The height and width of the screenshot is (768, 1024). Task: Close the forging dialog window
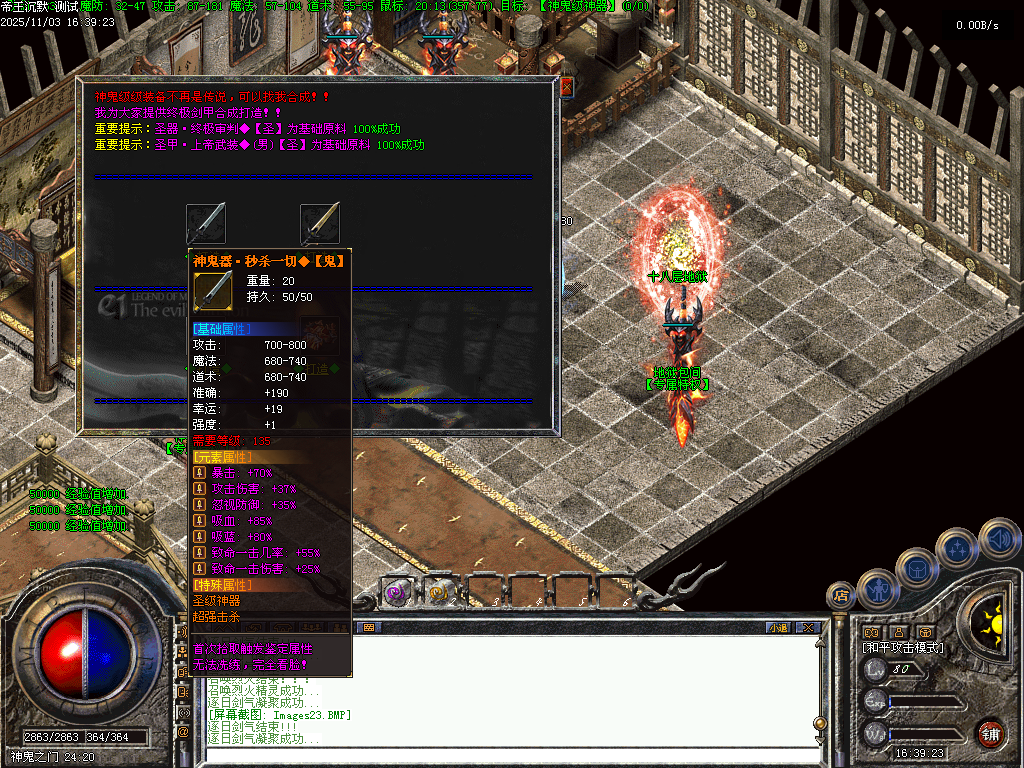[566, 88]
